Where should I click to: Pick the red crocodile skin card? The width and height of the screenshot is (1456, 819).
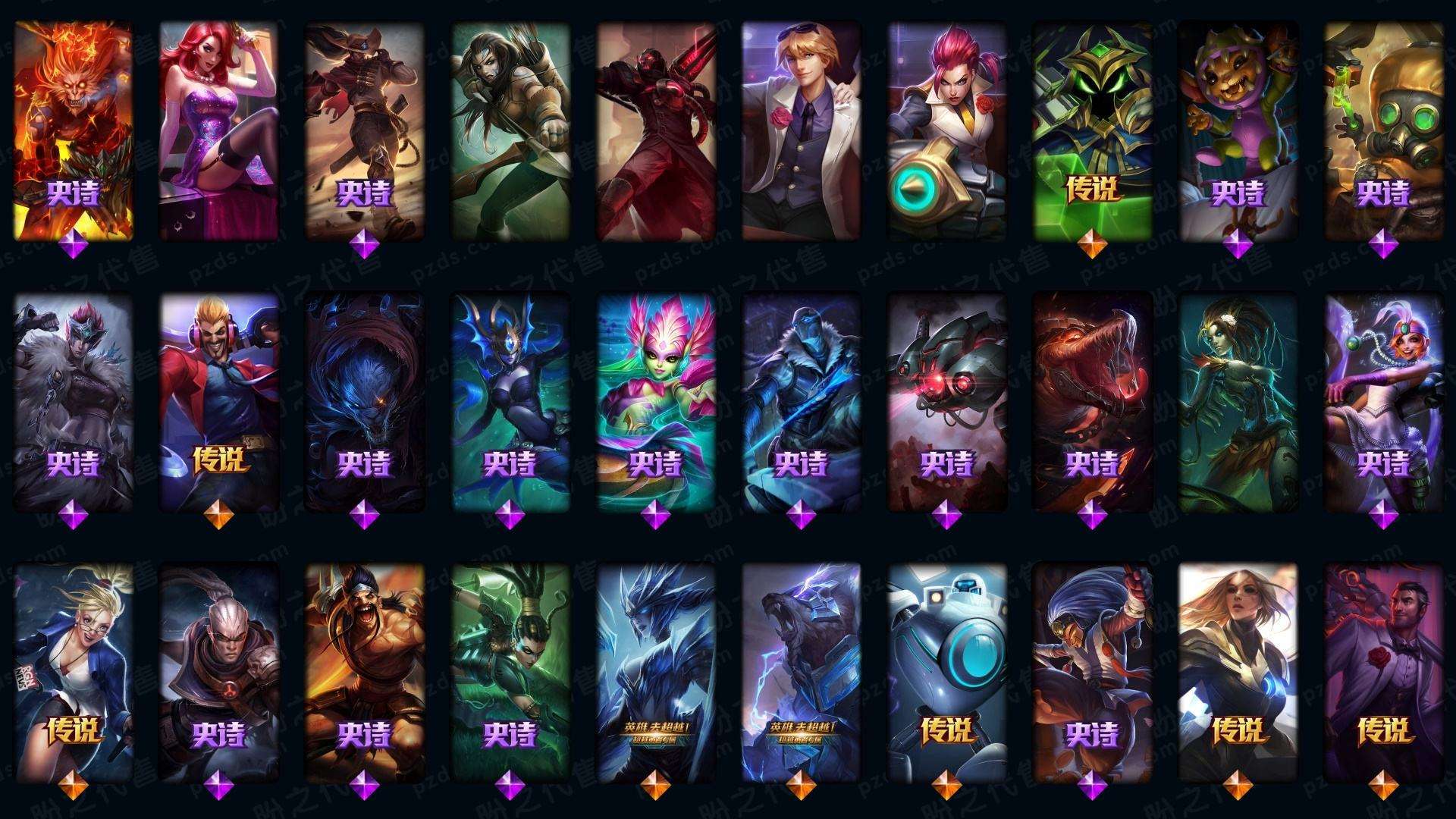tap(1092, 402)
